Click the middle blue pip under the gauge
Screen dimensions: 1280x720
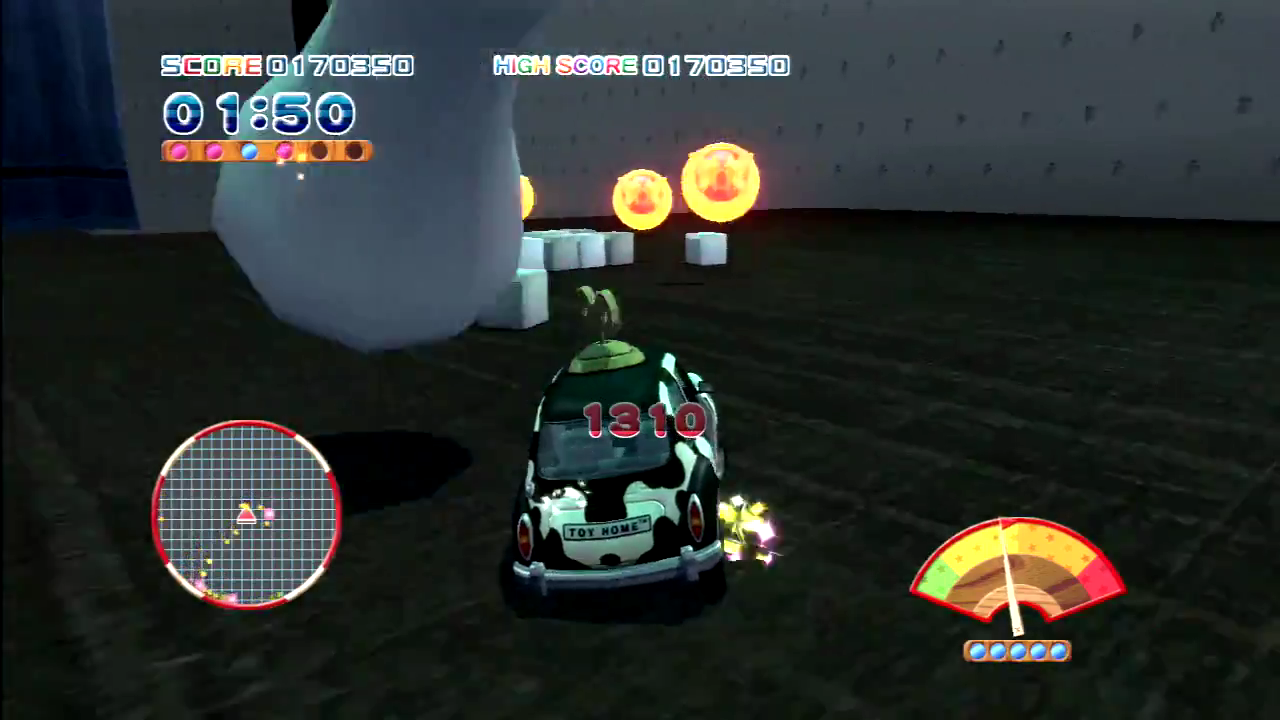(1017, 650)
